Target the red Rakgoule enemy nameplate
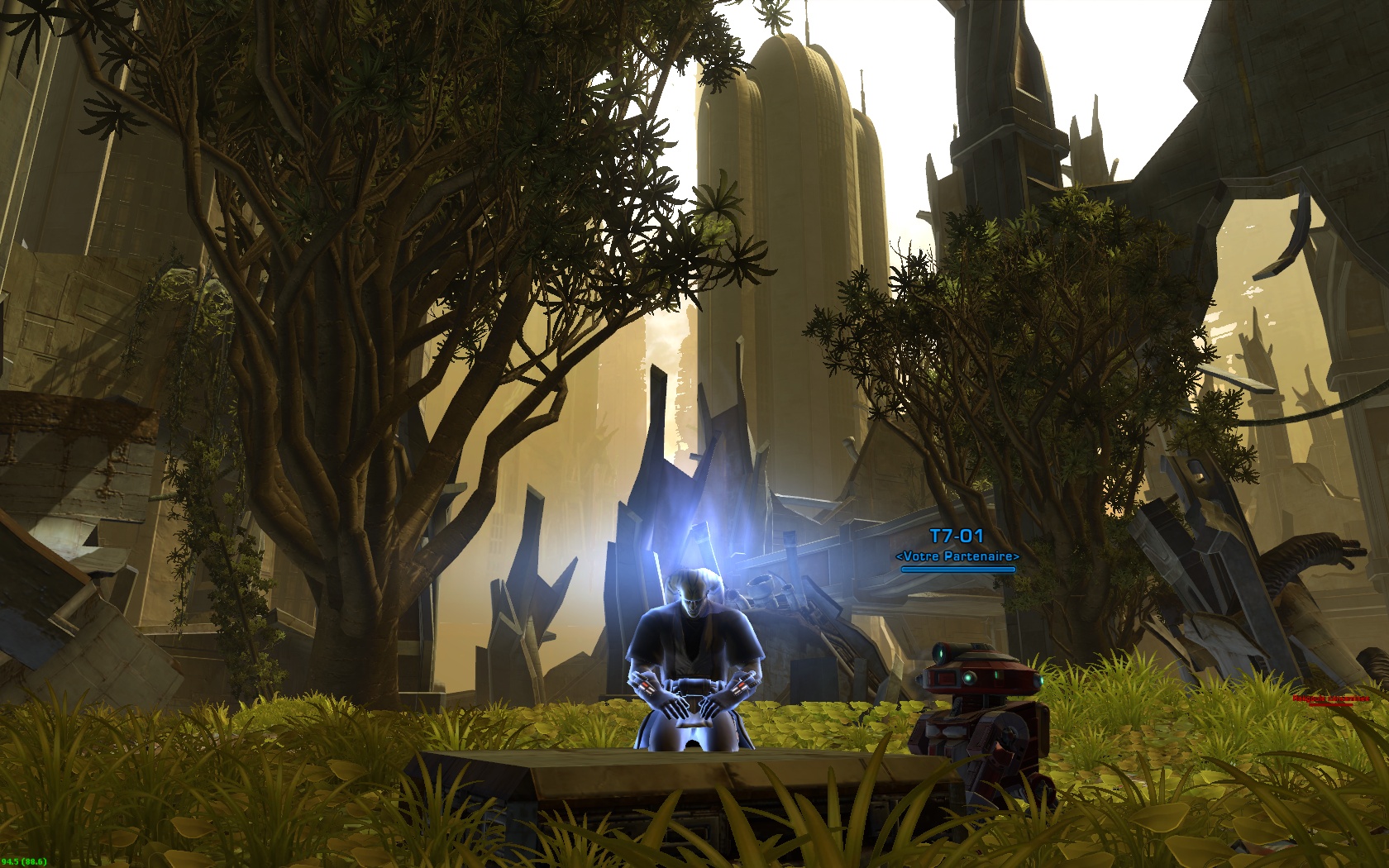Viewport: 1389px width, 868px height. point(1330,699)
